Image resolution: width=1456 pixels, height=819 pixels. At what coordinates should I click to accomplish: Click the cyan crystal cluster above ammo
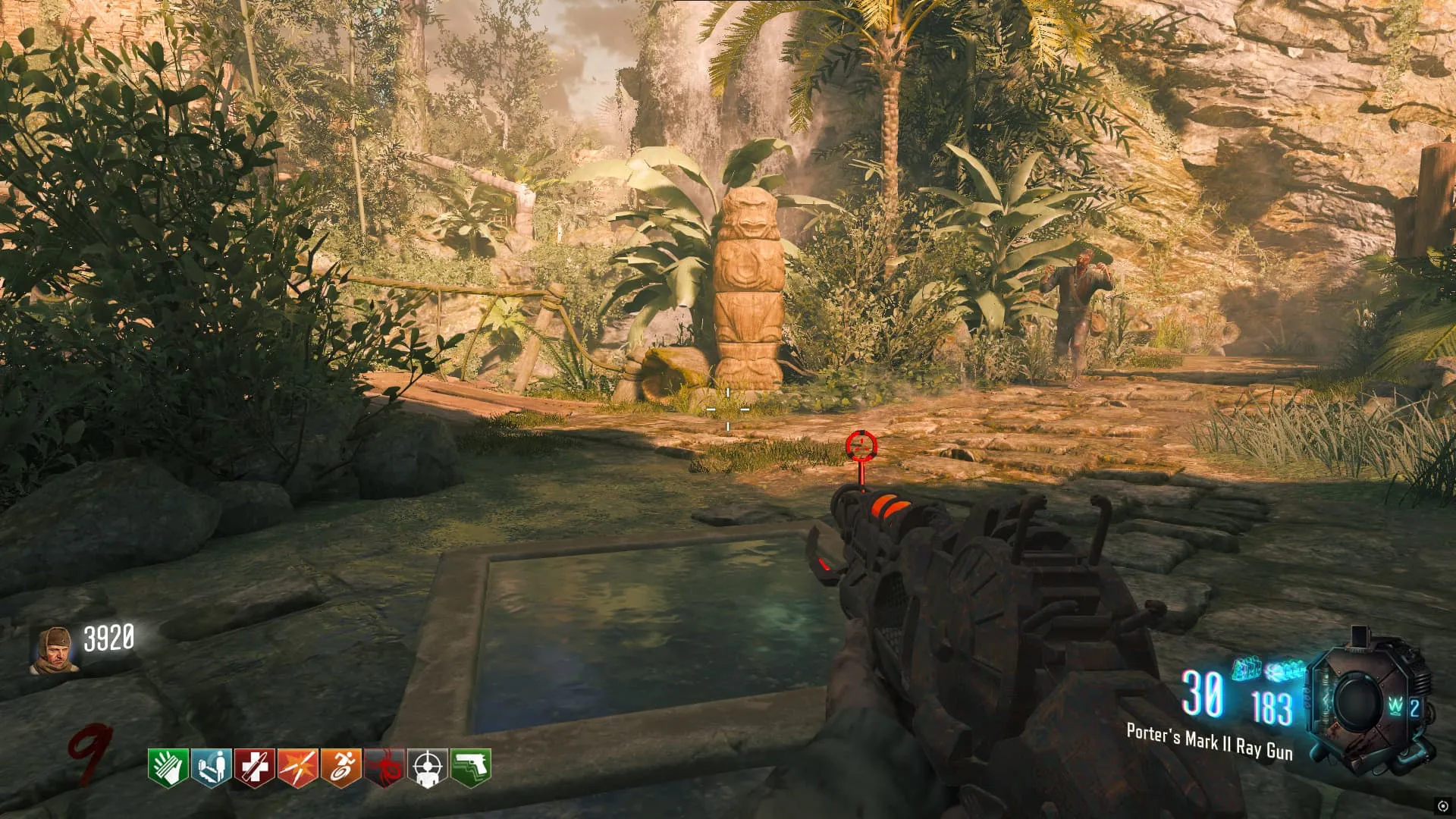click(1284, 670)
